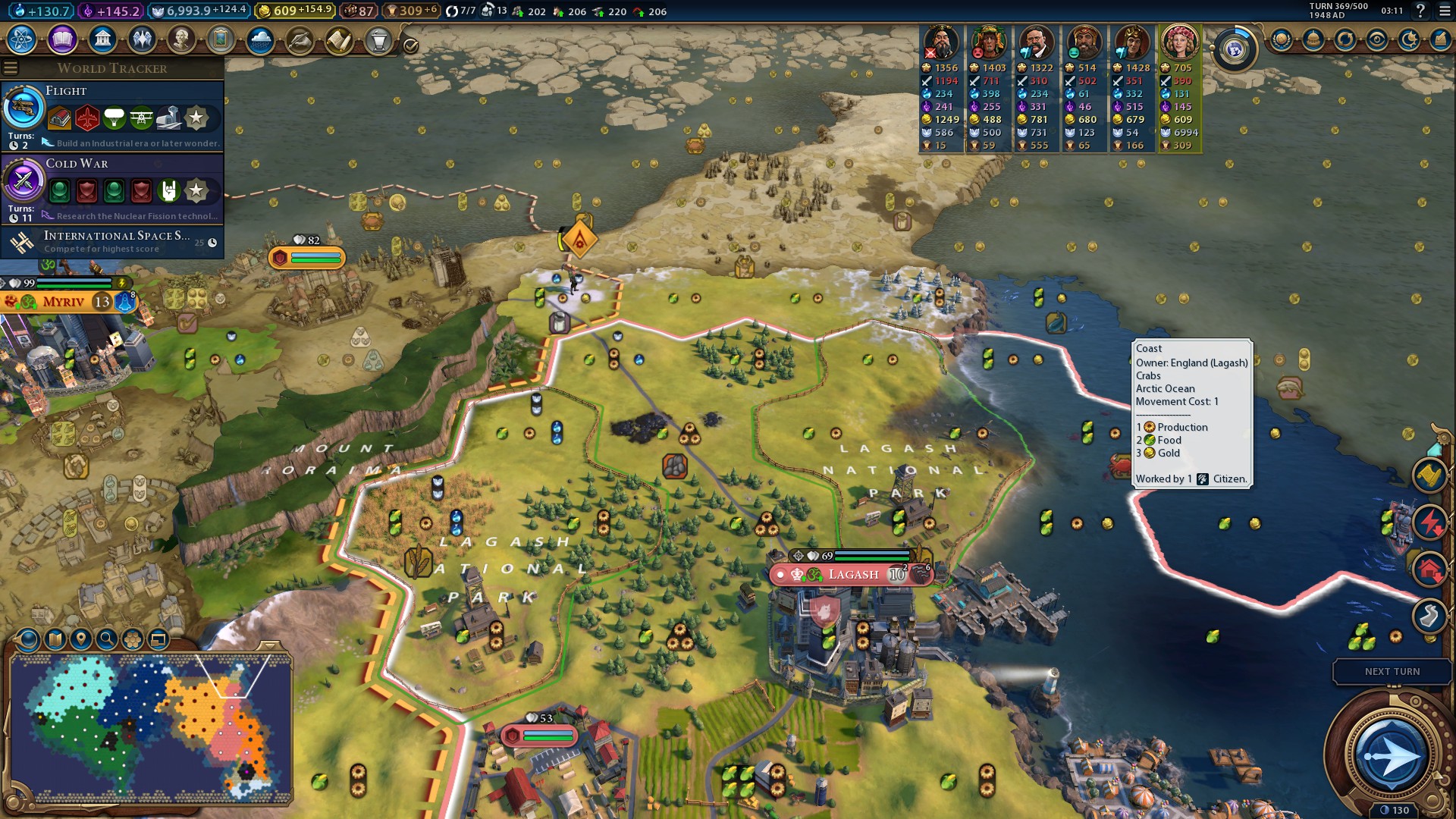The image size is (1456, 819).
Task: Collapse the minimap with the arrow tab
Action: click(268, 646)
